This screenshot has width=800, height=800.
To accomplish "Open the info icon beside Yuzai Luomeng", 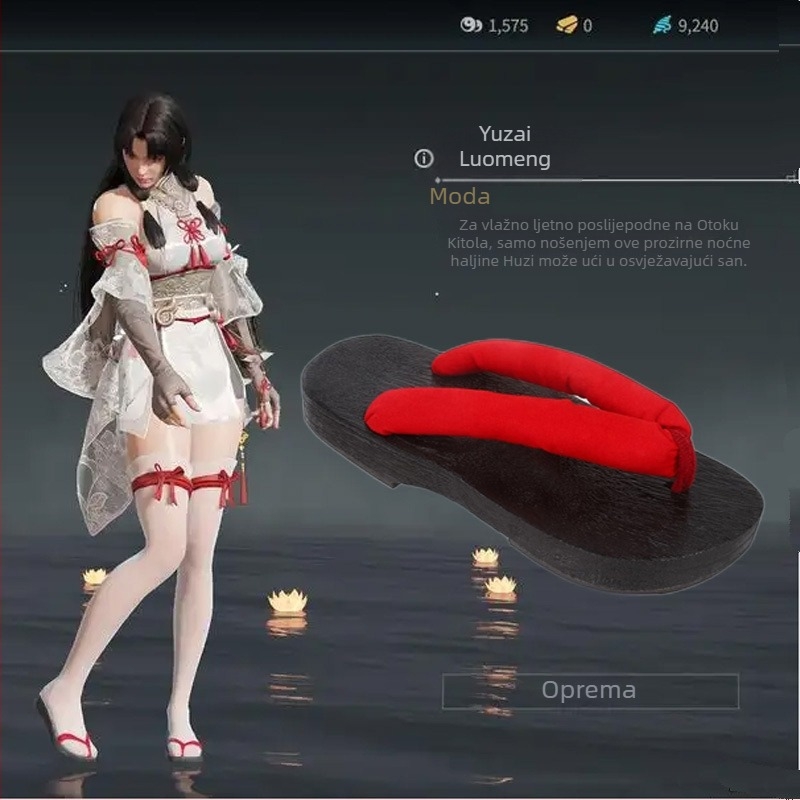I will pyautogui.click(x=424, y=159).
